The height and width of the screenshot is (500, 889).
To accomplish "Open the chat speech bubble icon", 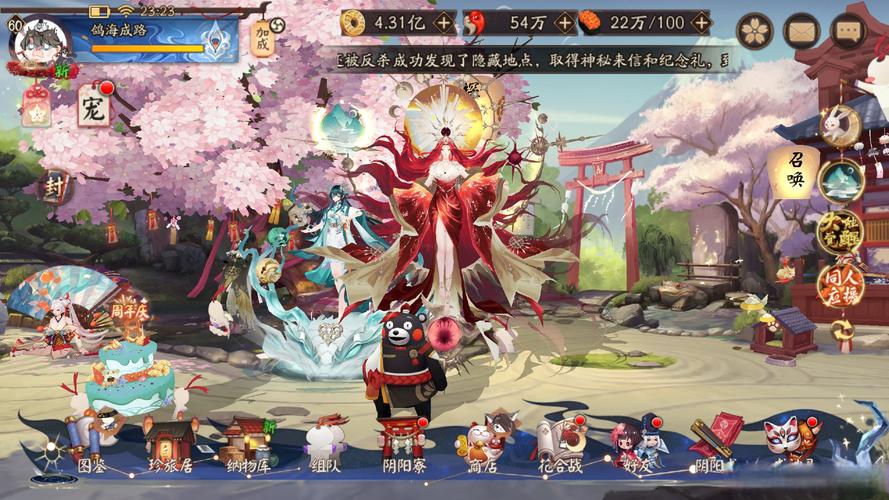I will 848,31.
